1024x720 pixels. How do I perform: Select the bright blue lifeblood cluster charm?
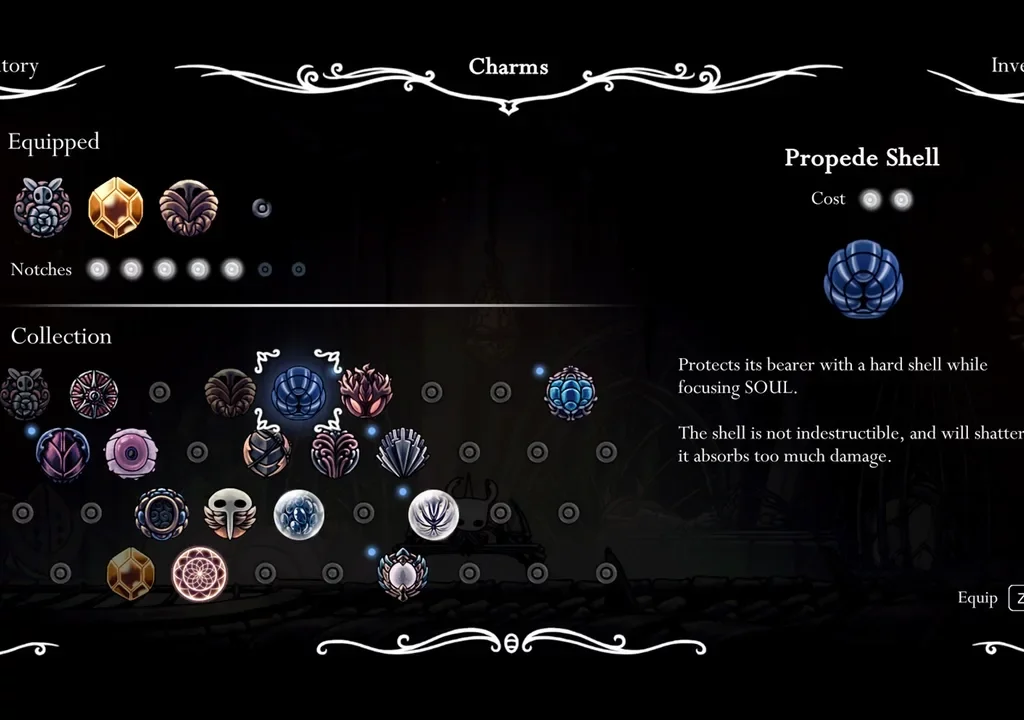(571, 393)
